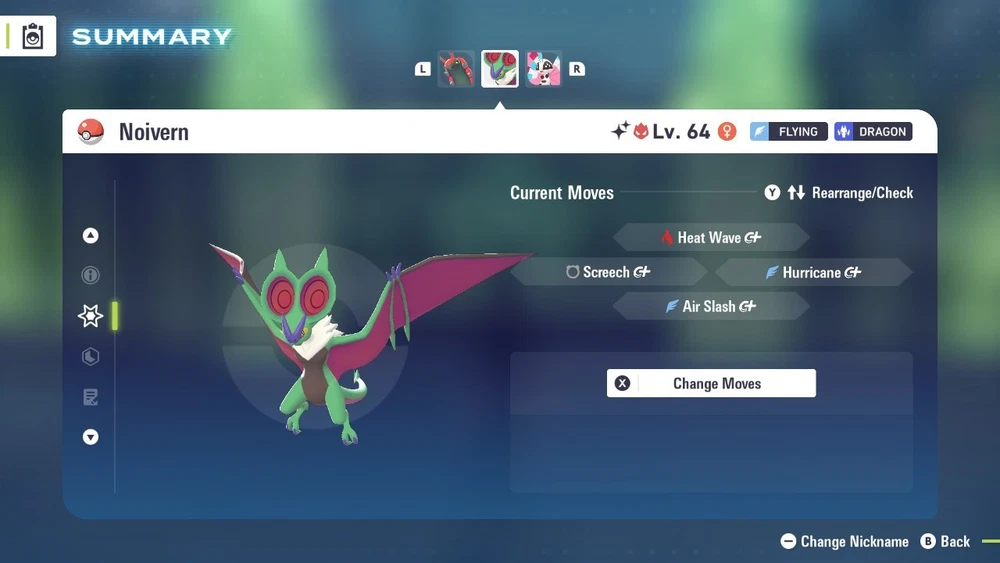Image resolution: width=1000 pixels, height=563 pixels.
Task: Open the Change Moves option
Action: pyautogui.click(x=711, y=384)
